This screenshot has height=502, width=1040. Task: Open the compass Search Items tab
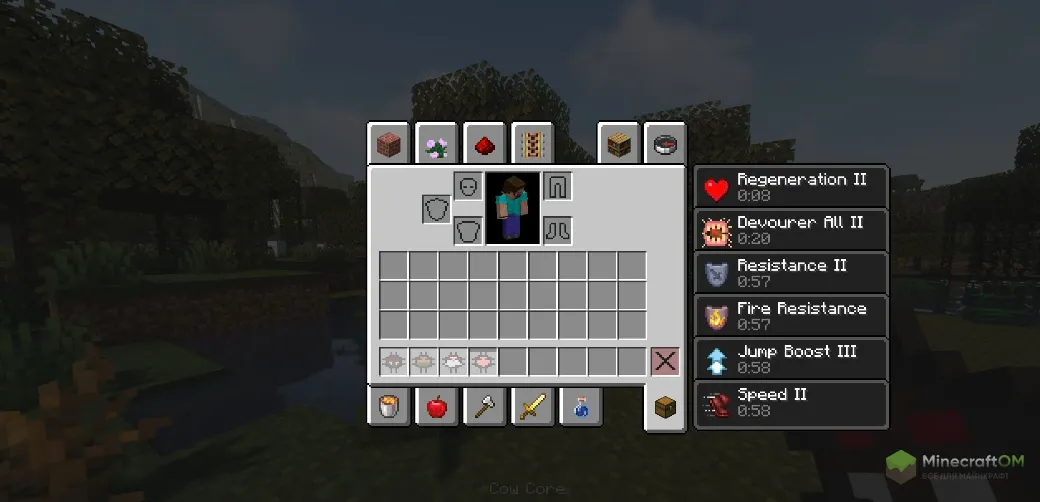tap(666, 145)
